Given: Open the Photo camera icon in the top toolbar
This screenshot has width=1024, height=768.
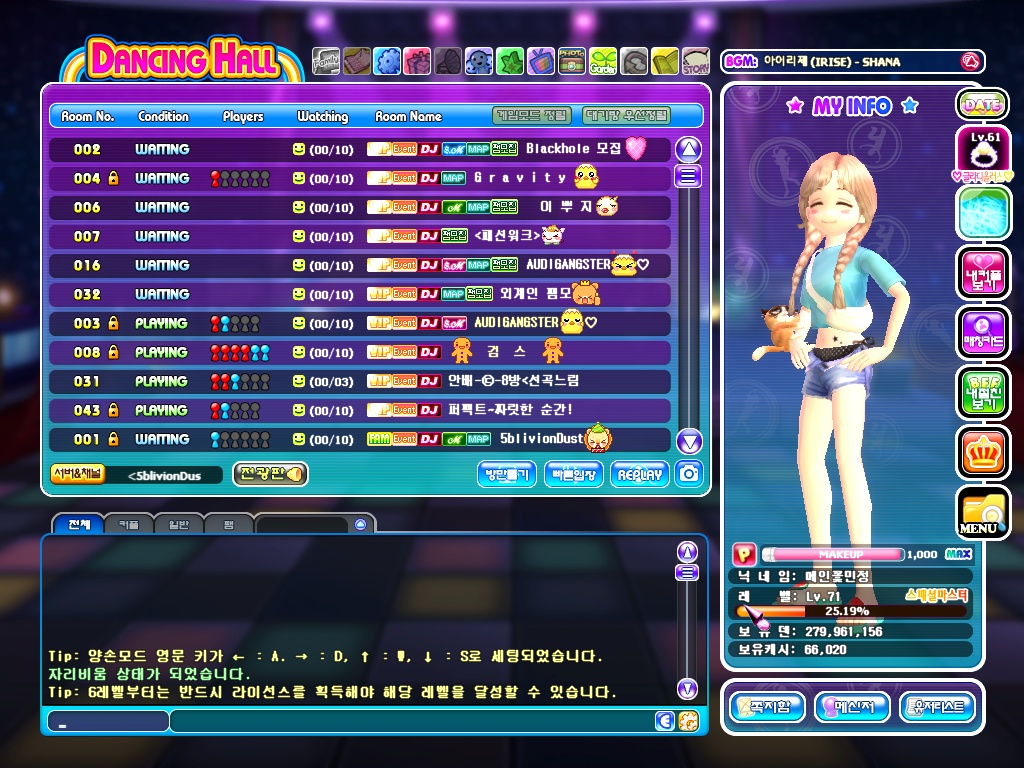Looking at the screenshot, I should pos(572,62).
